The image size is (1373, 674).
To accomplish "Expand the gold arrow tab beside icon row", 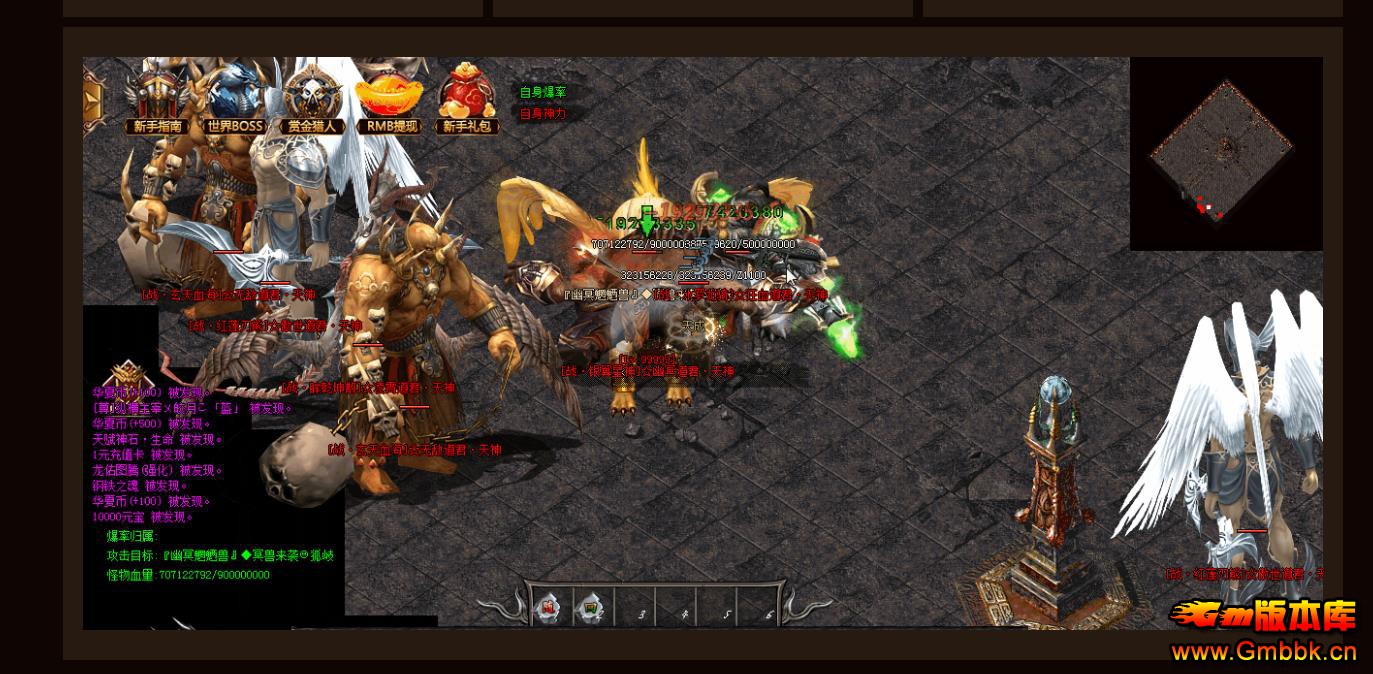I will pos(92,98).
